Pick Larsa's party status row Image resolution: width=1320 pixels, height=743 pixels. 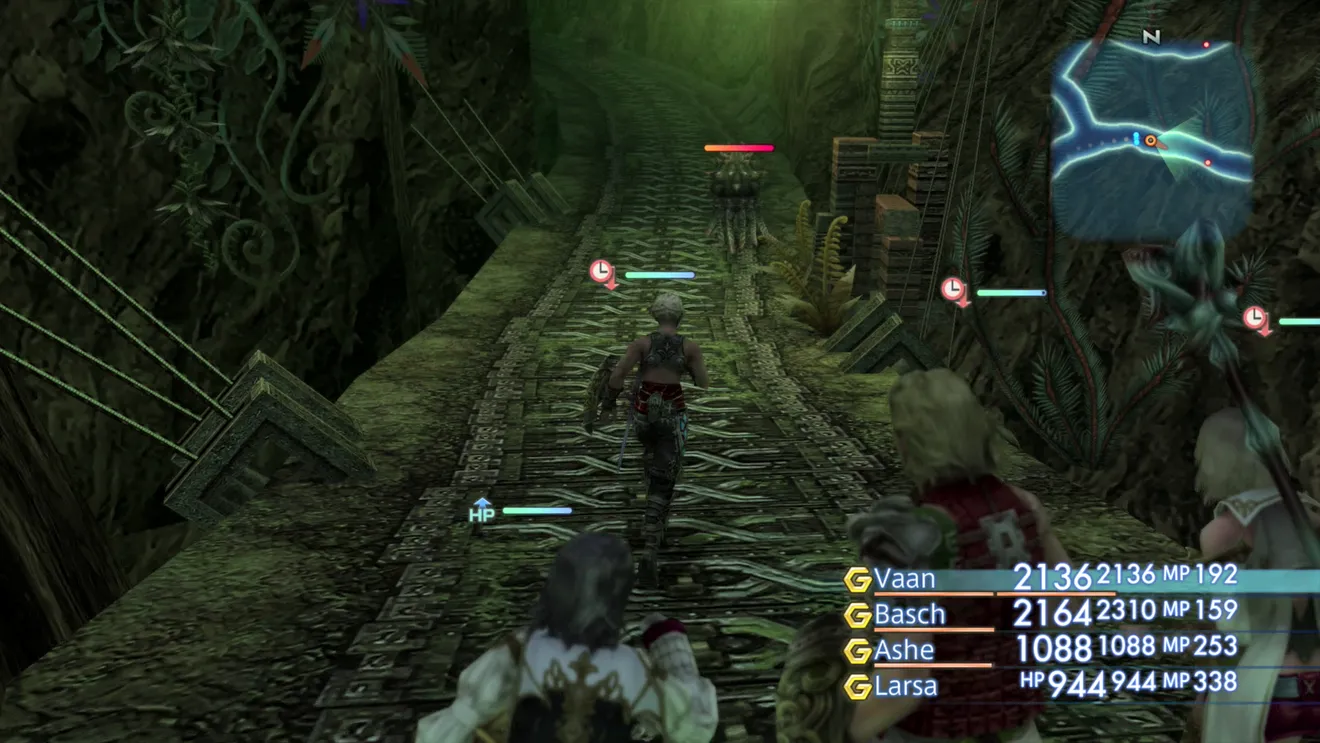click(x=906, y=686)
